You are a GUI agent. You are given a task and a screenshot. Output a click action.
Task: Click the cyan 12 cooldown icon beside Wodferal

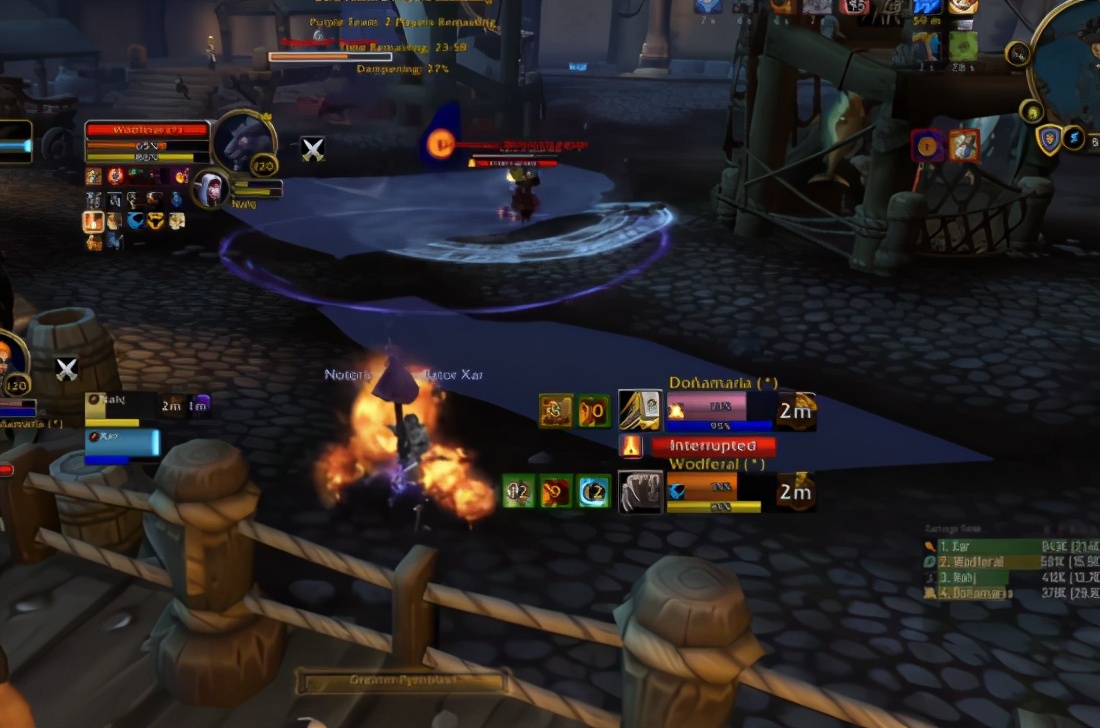[594, 491]
